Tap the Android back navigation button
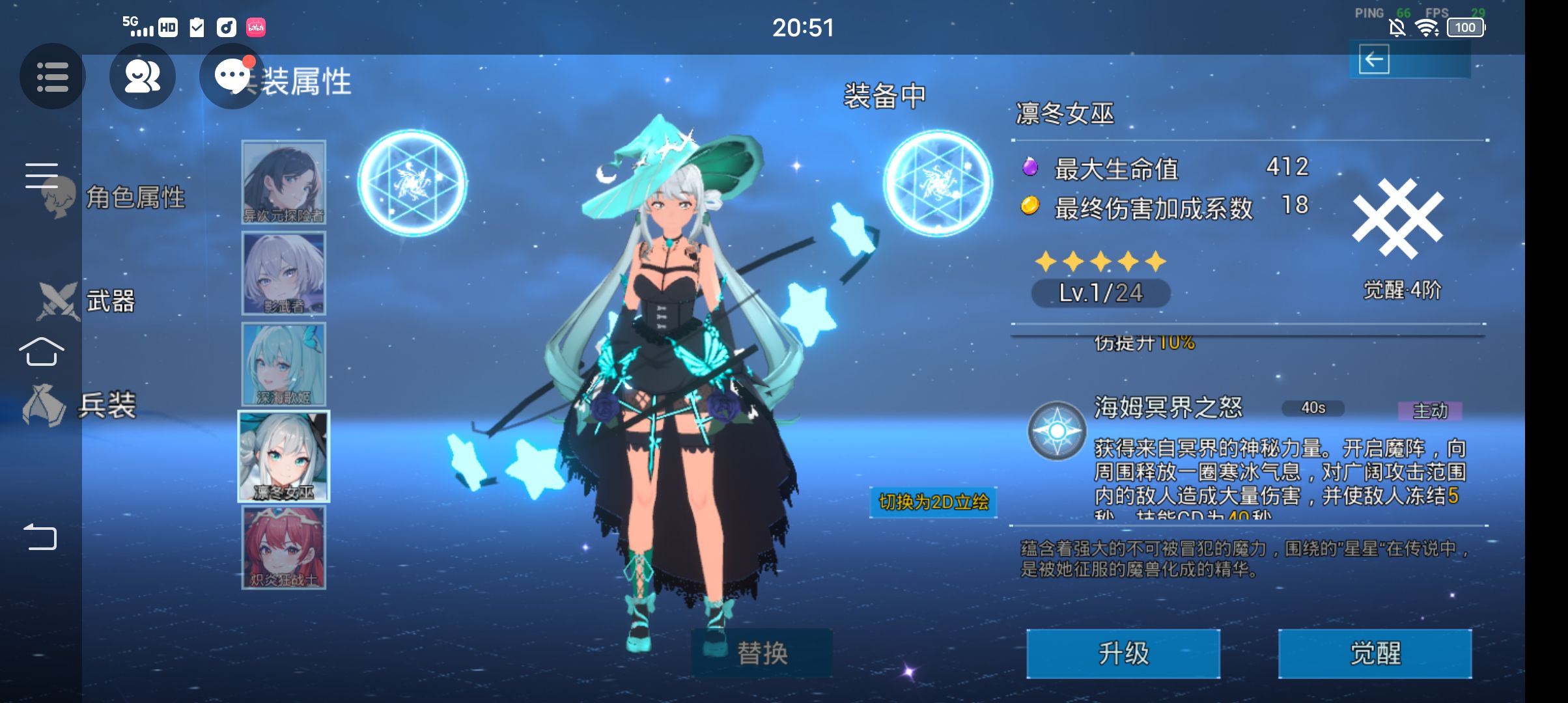Image resolution: width=1568 pixels, height=703 pixels. click(40, 538)
